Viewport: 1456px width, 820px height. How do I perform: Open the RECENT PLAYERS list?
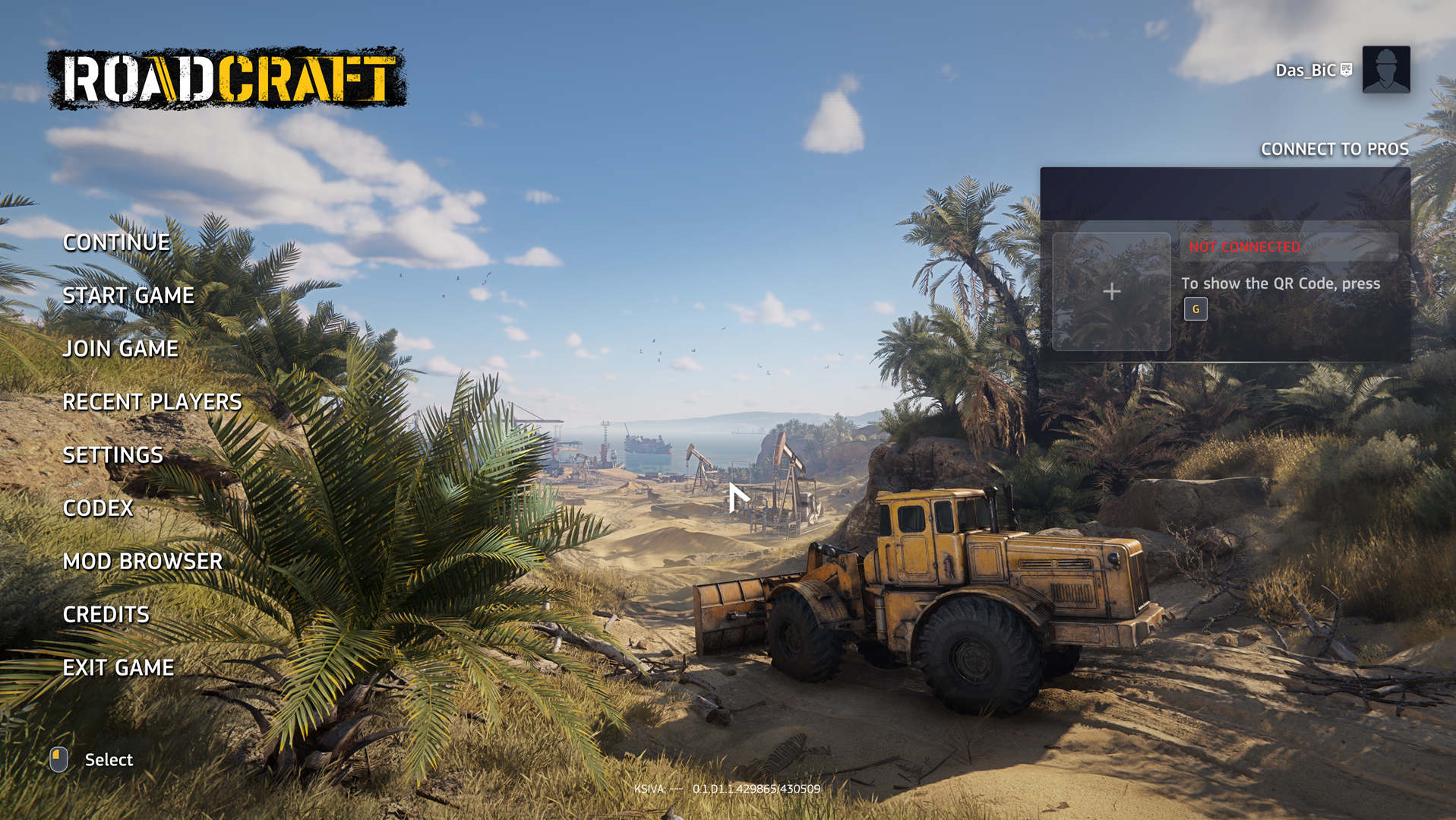tap(151, 401)
